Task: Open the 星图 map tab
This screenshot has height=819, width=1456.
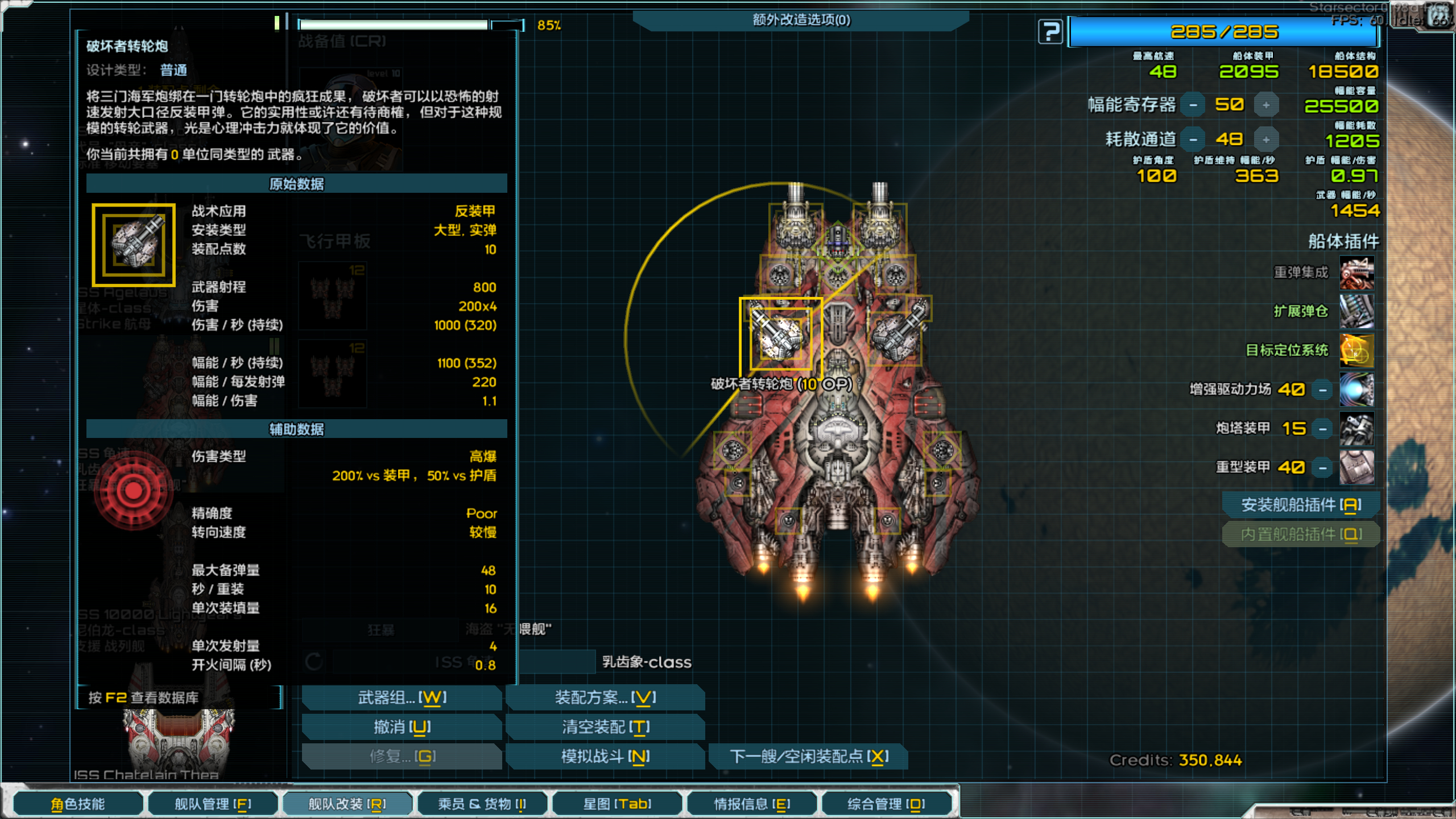Action: pos(617,804)
